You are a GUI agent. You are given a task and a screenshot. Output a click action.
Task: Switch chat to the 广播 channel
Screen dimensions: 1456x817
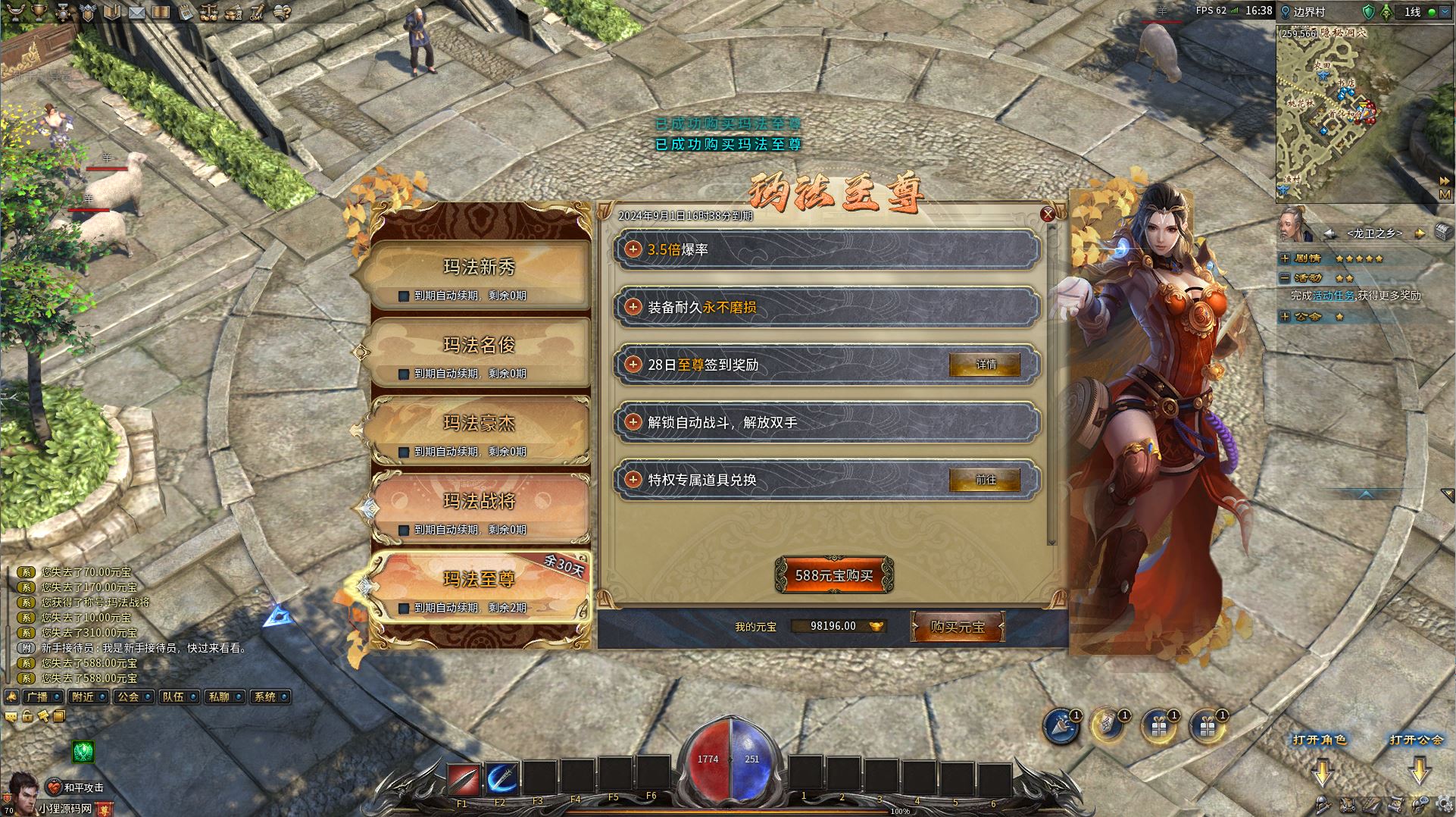(x=37, y=696)
